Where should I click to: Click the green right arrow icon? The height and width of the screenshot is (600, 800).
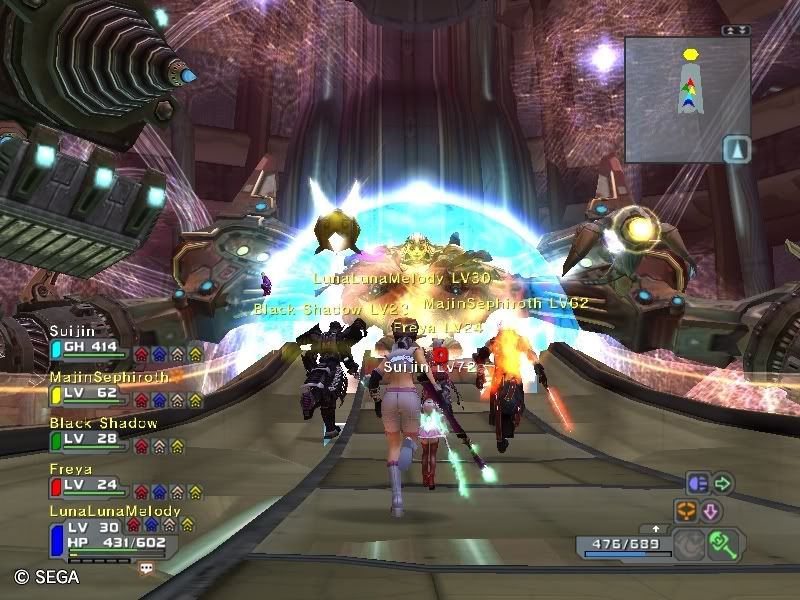[x=723, y=484]
